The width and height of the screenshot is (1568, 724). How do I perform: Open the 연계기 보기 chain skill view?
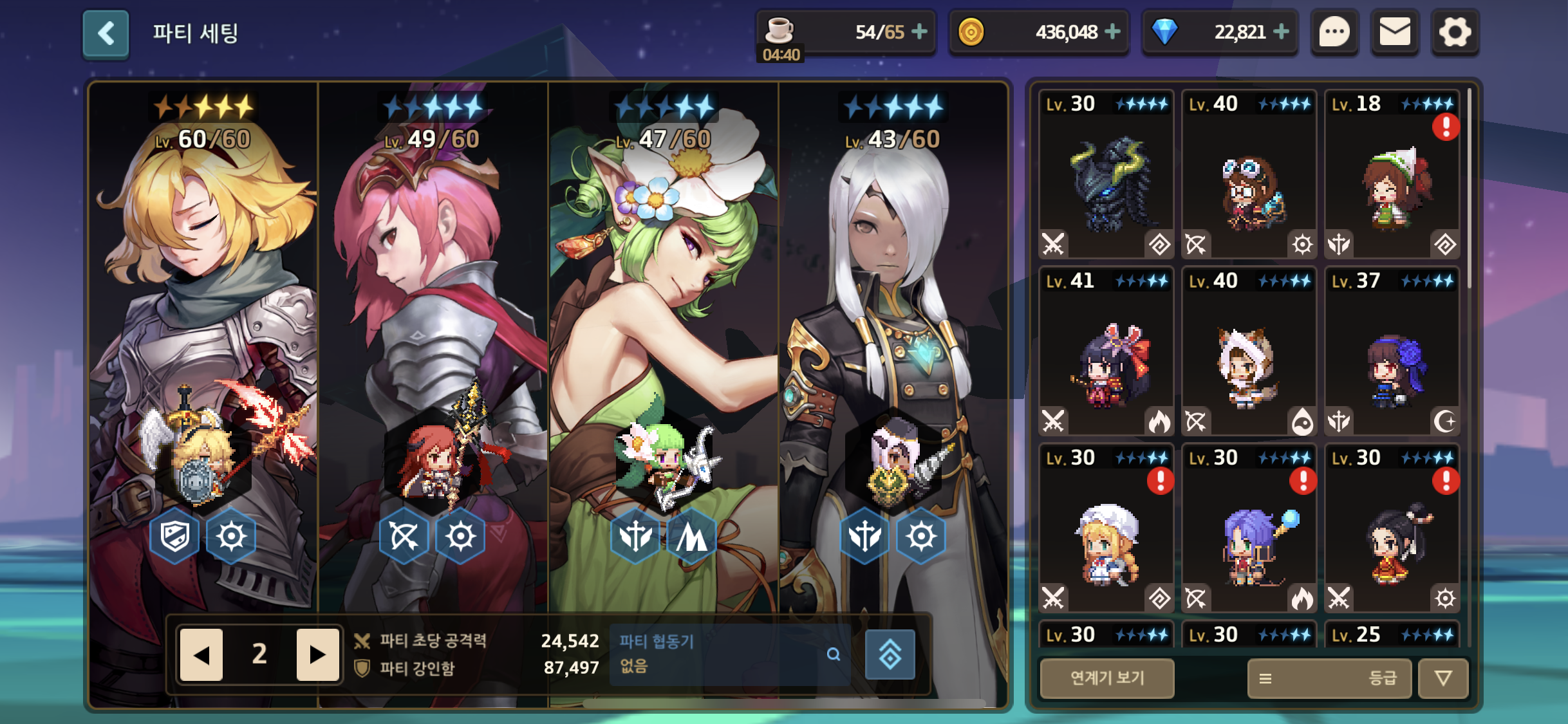point(1107,678)
